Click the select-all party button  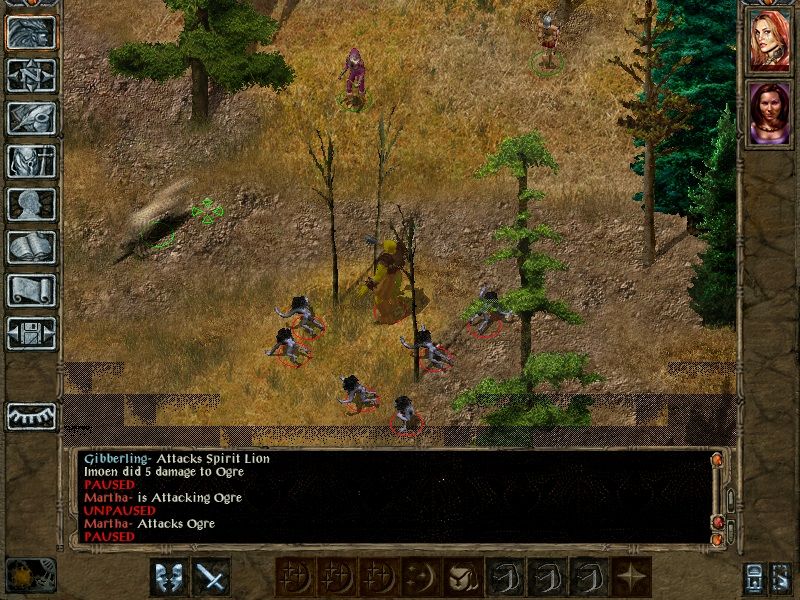coord(753,577)
